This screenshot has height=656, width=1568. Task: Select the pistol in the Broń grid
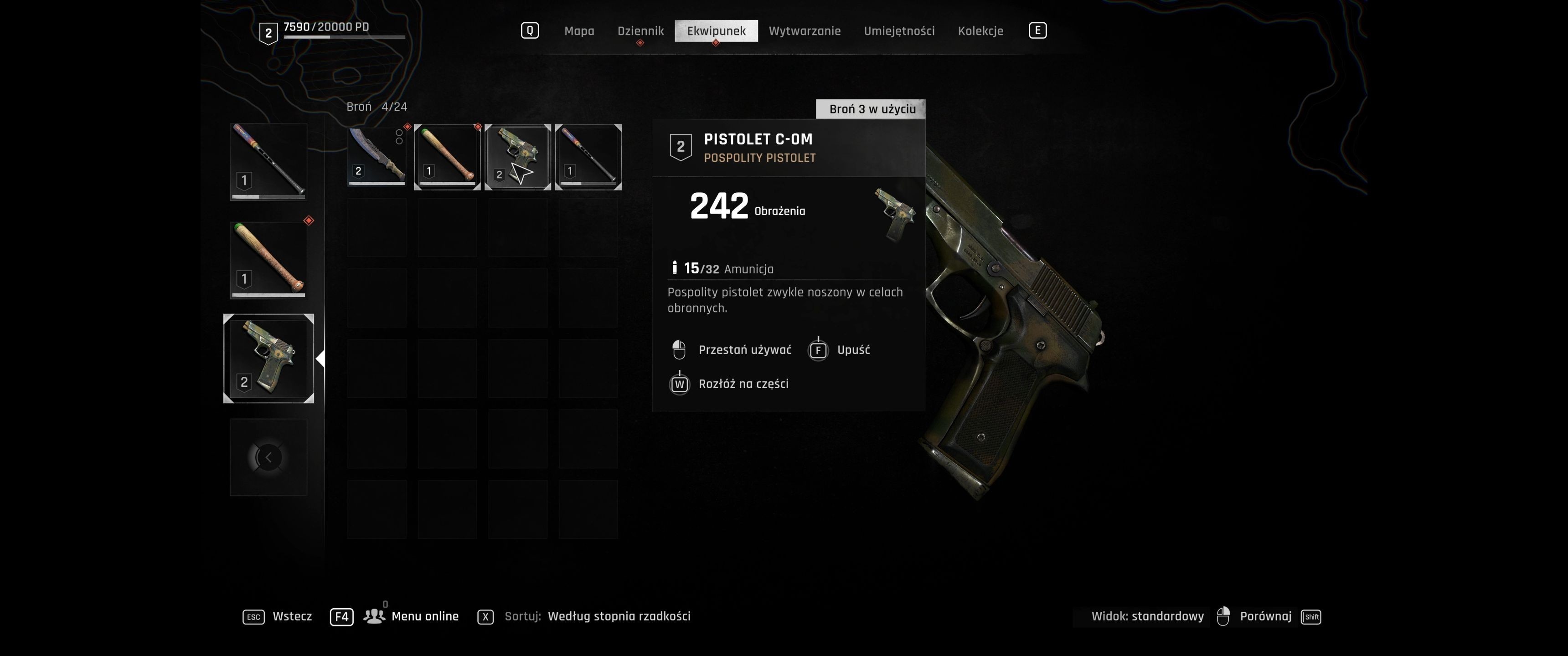tap(518, 156)
